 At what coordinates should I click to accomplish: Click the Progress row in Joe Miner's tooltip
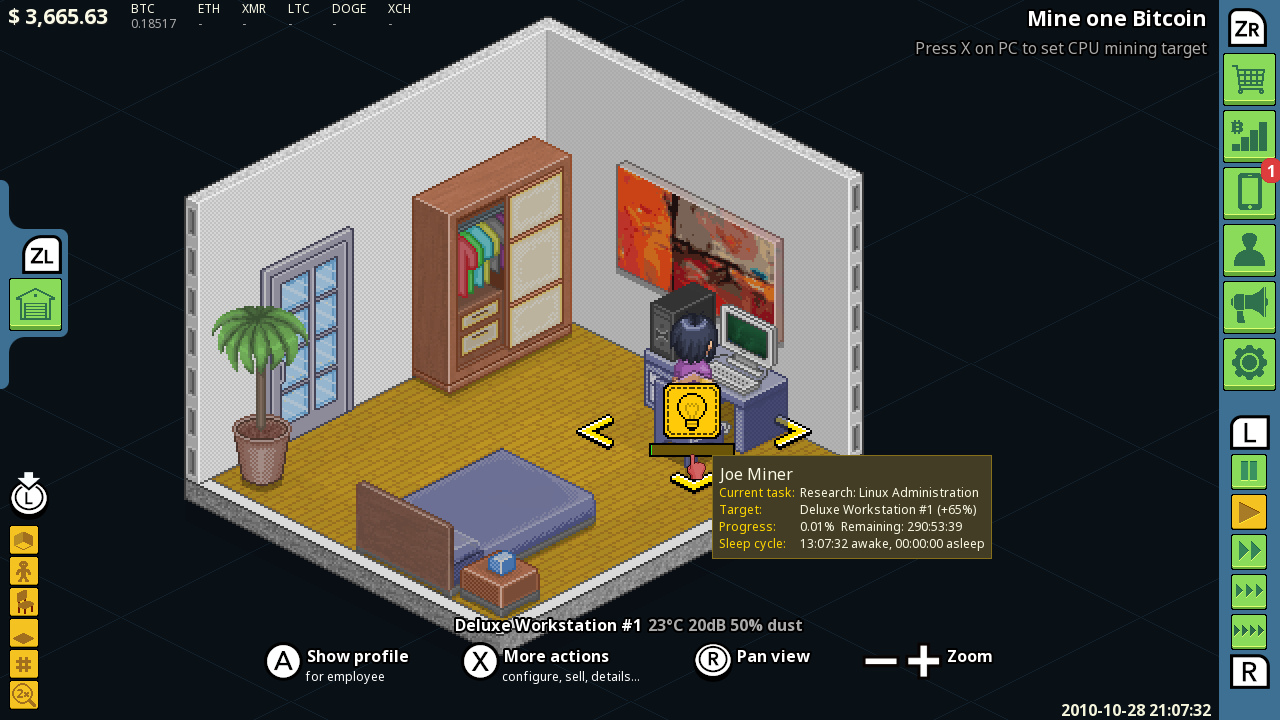(850, 526)
